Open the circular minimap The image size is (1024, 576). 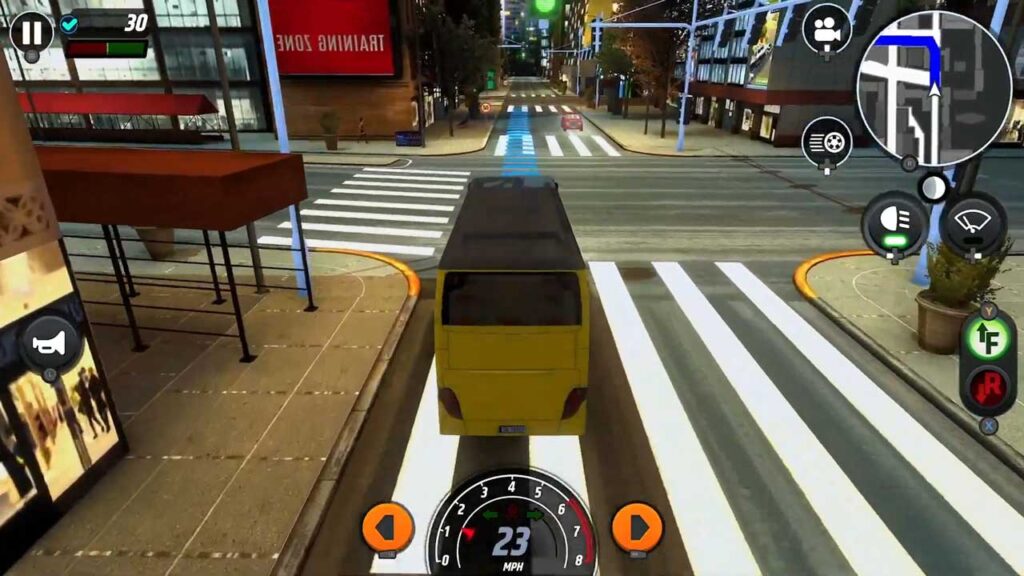[x=934, y=88]
